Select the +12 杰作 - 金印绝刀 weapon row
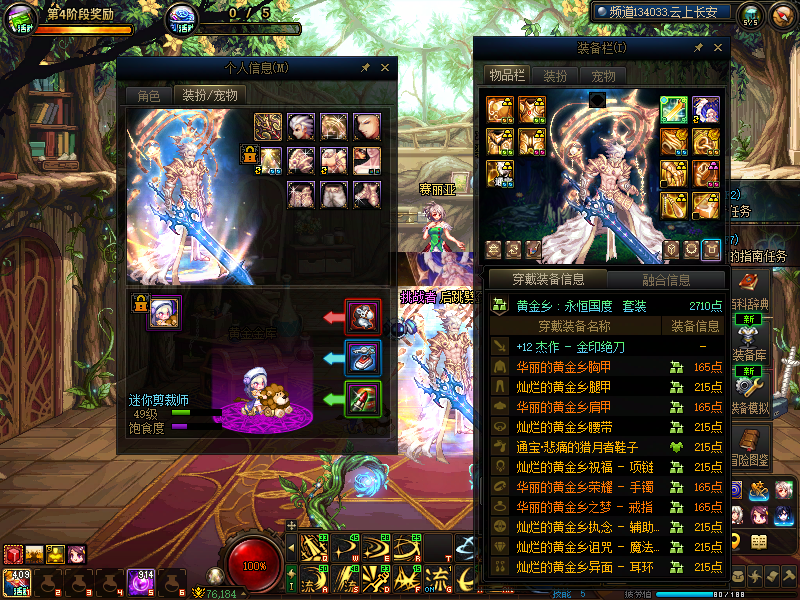Viewport: 800px width, 600px height. [x=570, y=347]
